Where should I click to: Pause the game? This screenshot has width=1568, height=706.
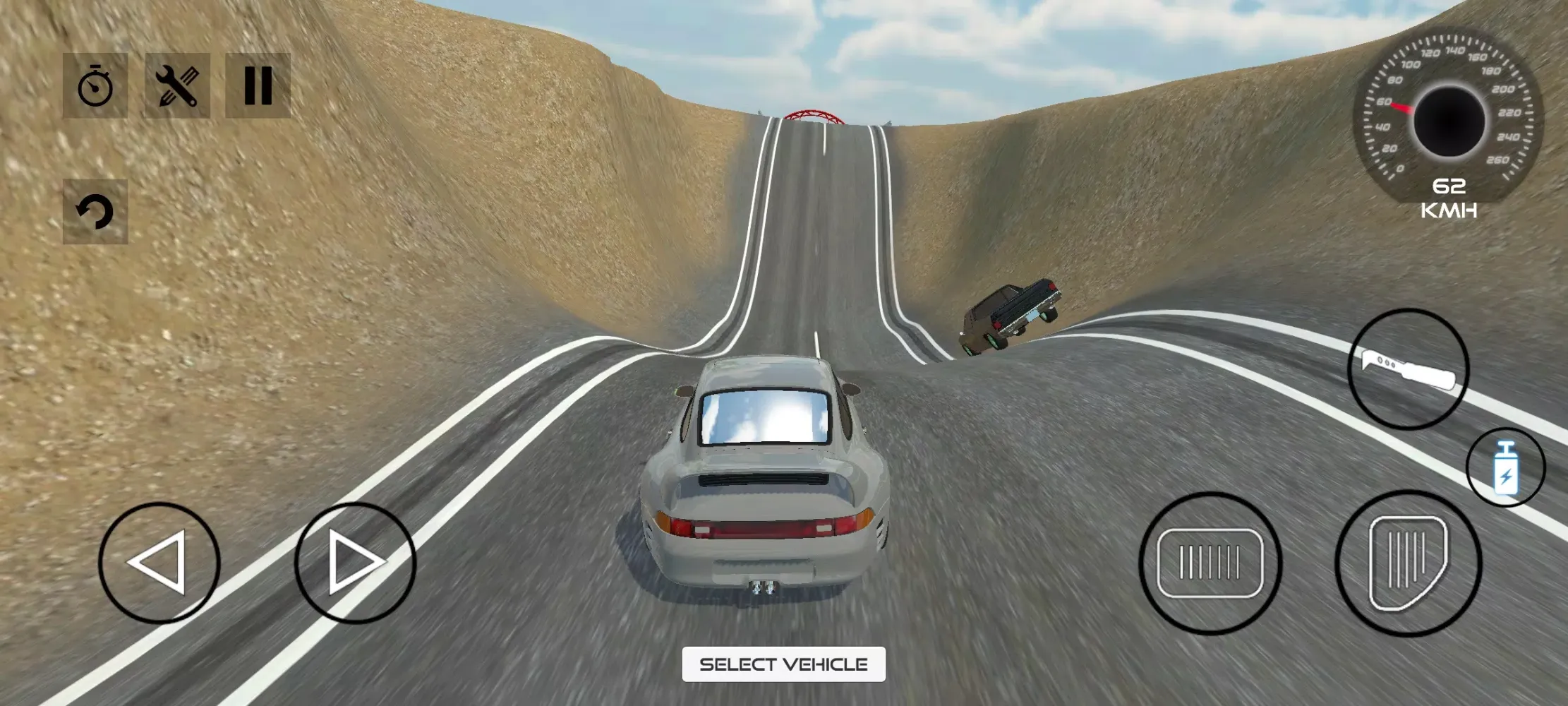[x=258, y=85]
